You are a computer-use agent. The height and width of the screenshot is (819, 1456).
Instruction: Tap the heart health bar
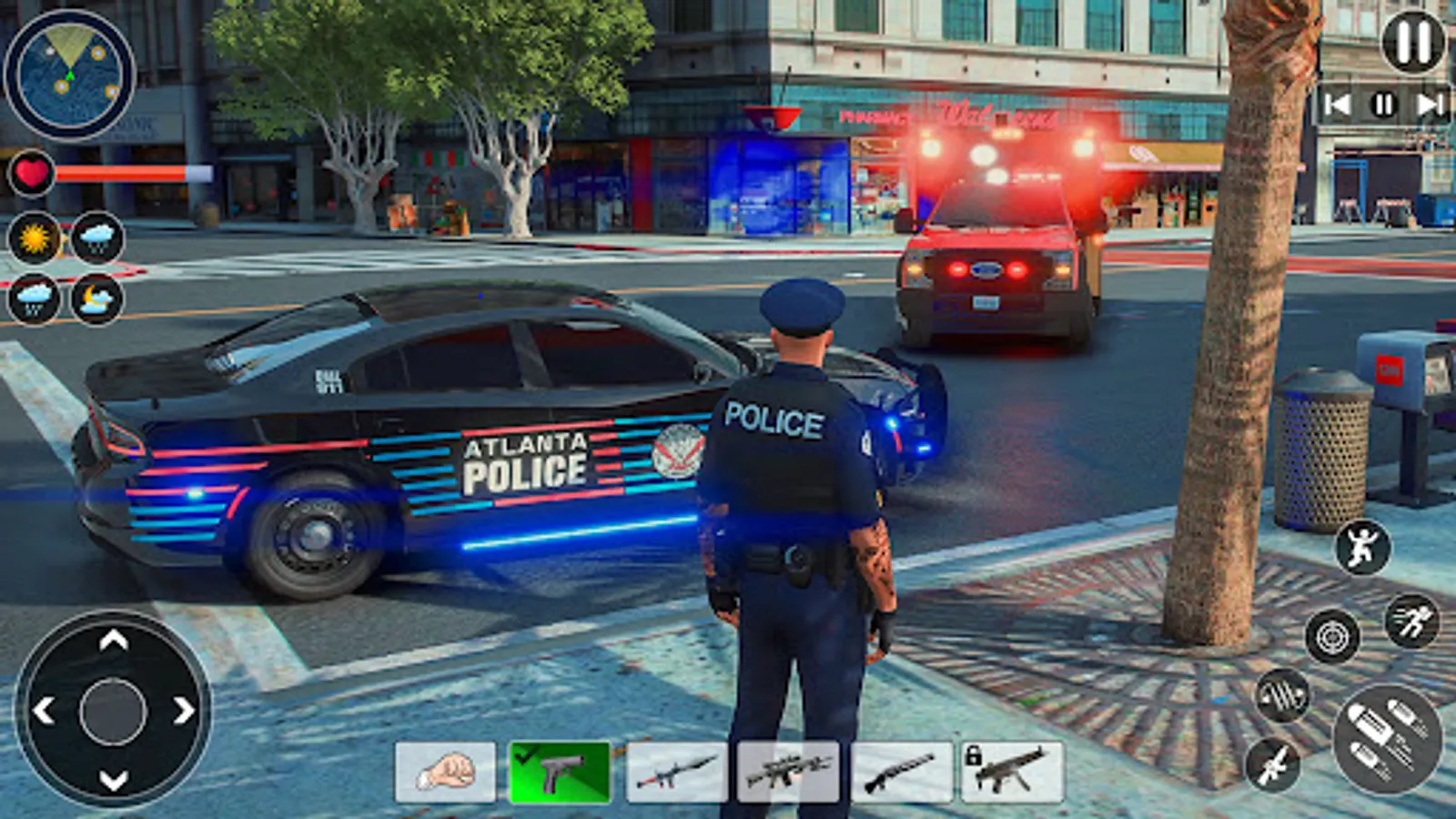pos(33,173)
